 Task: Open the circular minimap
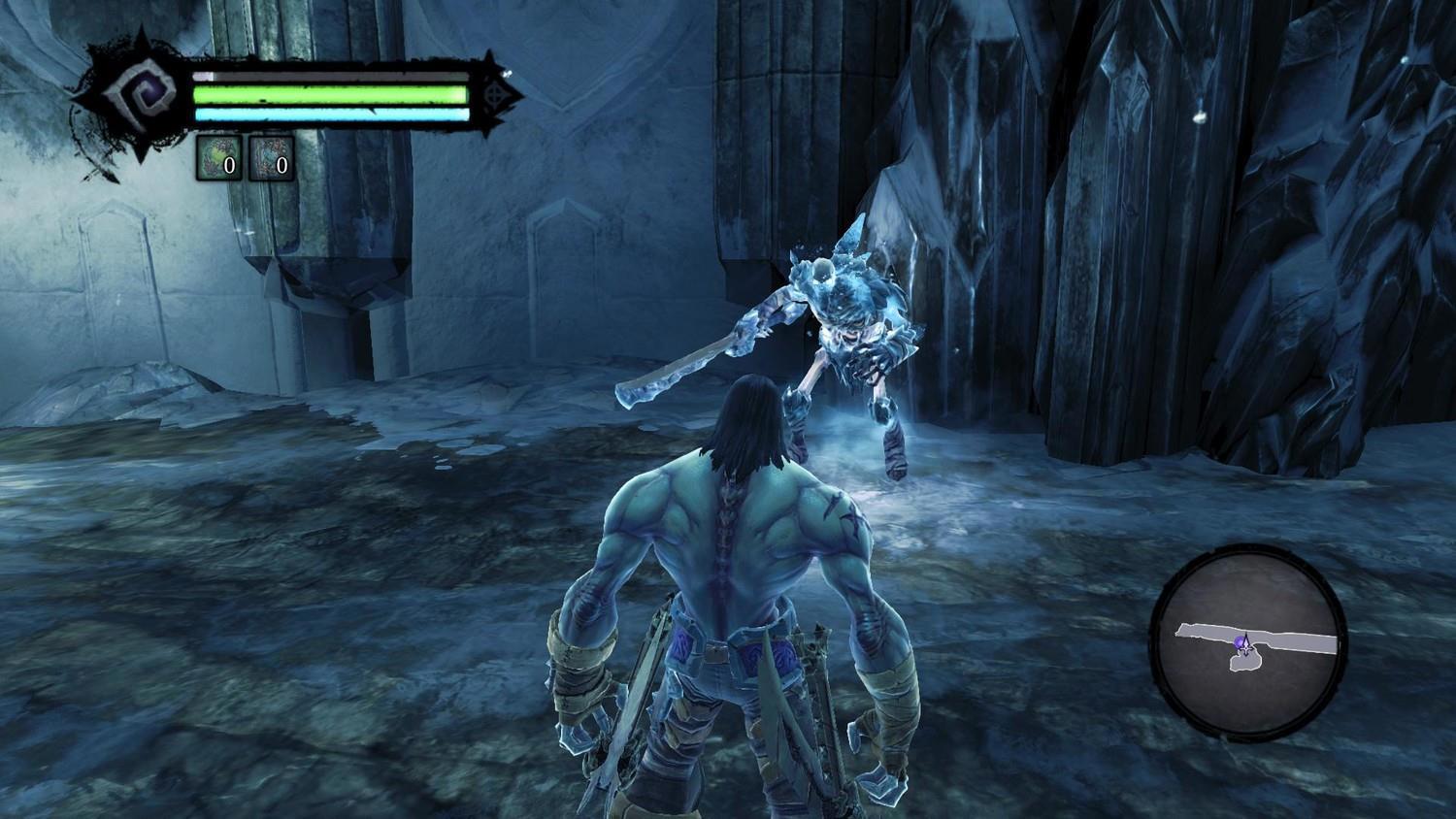(1248, 643)
